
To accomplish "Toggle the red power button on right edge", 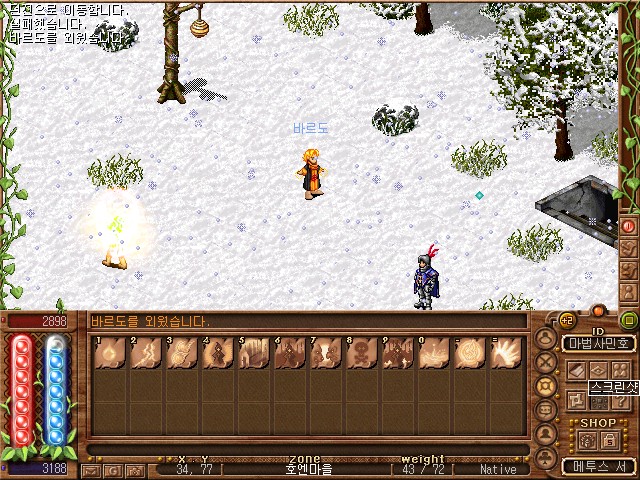I will [629, 226].
